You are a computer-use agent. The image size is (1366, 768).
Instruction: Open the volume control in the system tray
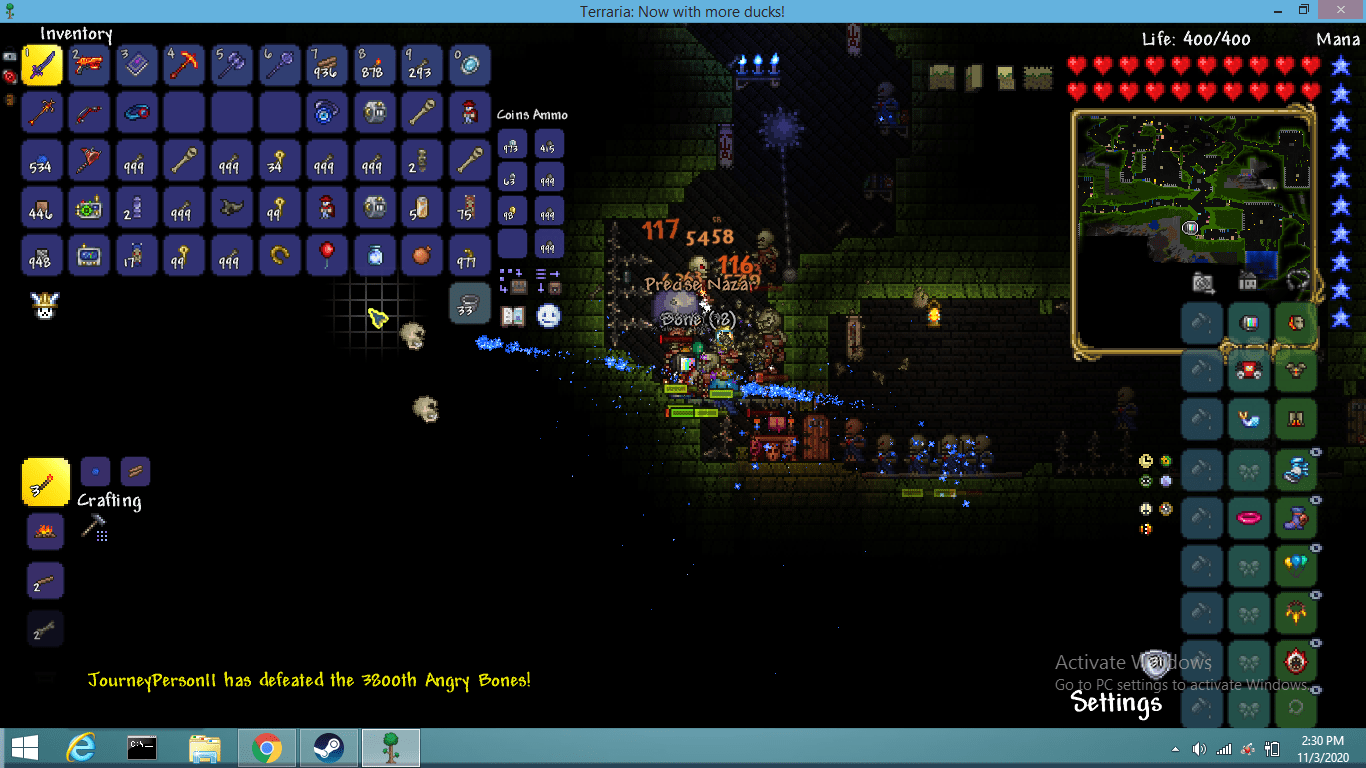coord(1200,747)
